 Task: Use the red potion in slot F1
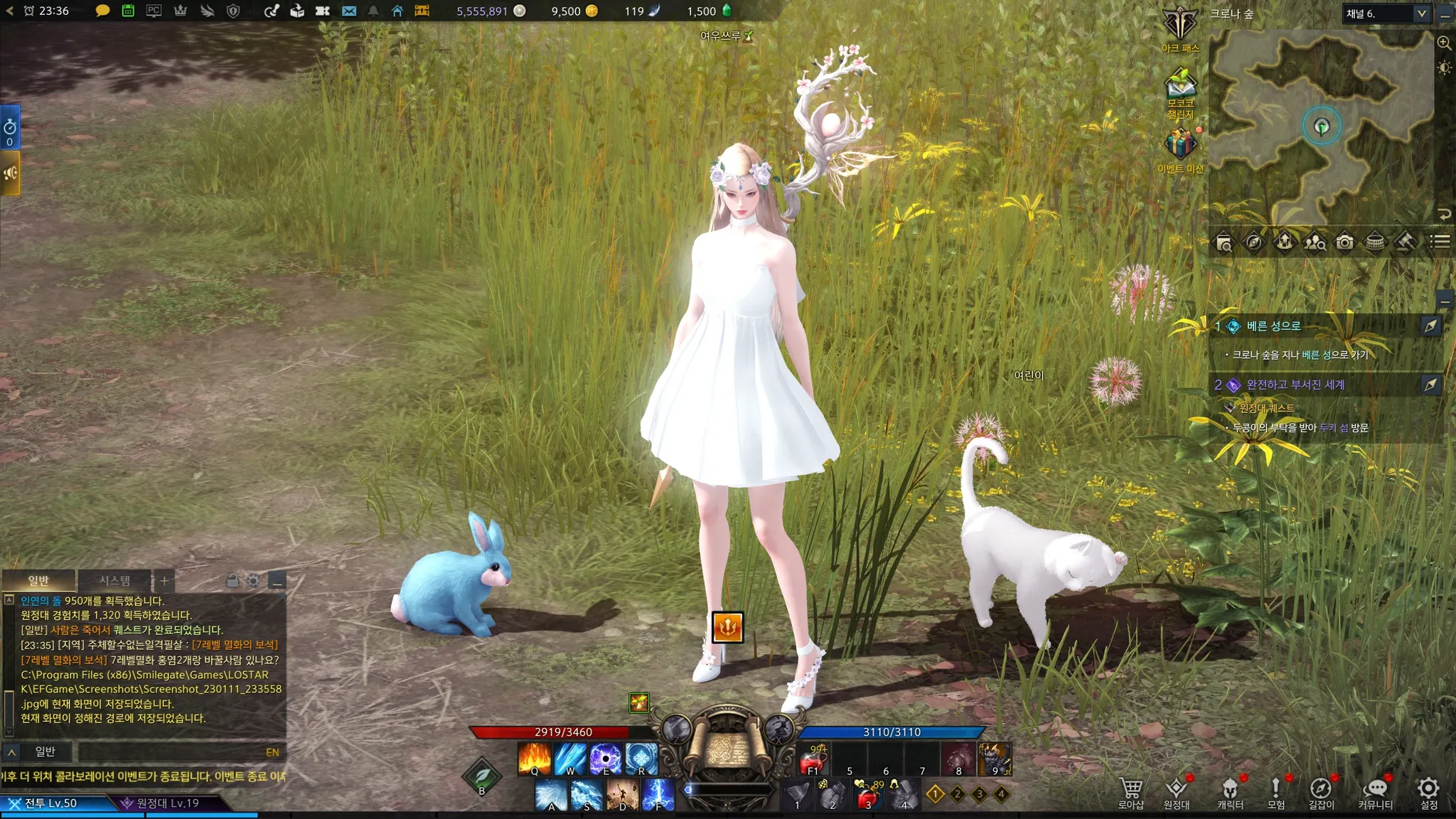click(x=813, y=759)
